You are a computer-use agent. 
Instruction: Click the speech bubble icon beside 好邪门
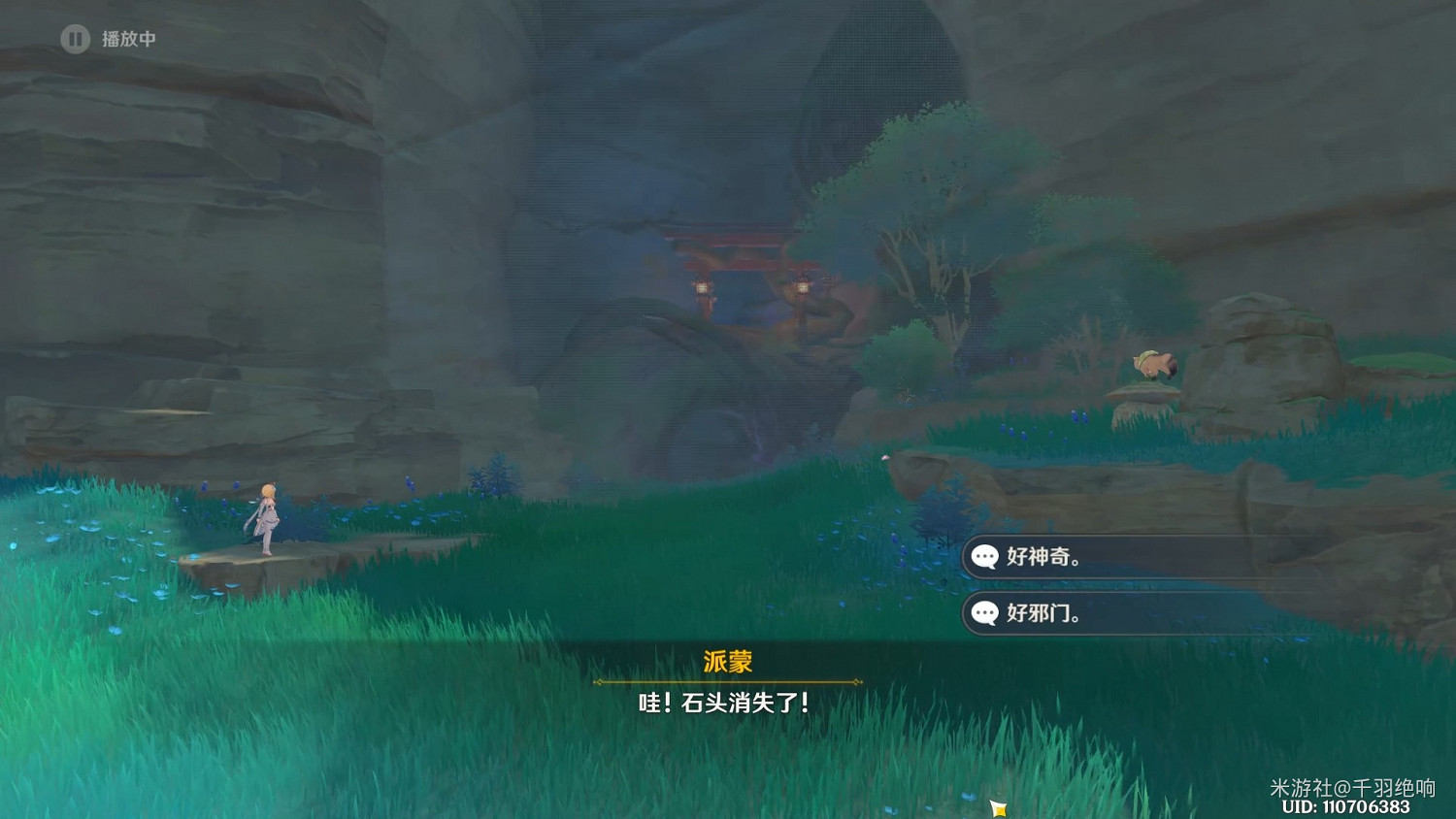click(986, 613)
